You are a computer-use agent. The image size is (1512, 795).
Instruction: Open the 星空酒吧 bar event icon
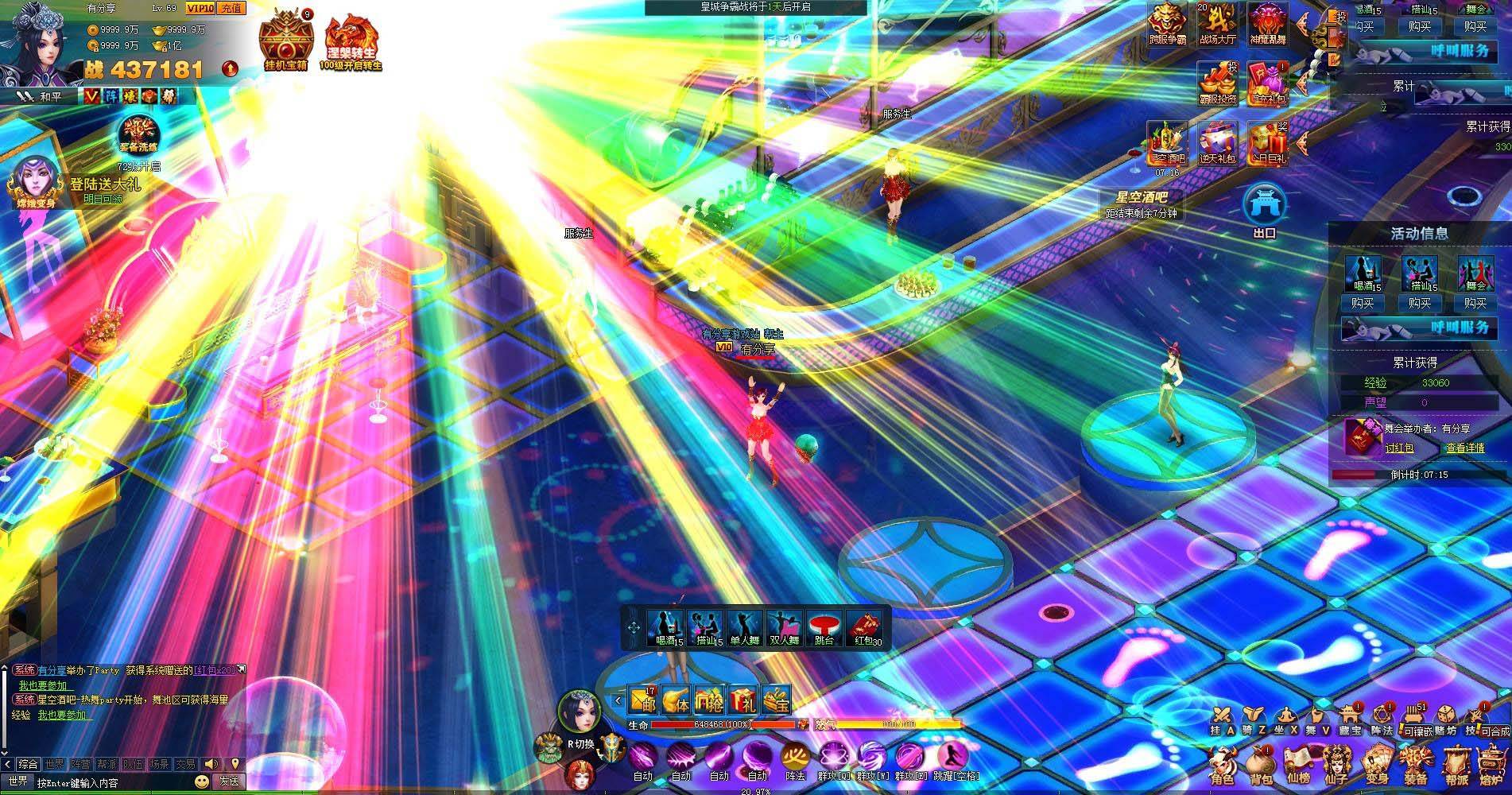tap(1166, 143)
